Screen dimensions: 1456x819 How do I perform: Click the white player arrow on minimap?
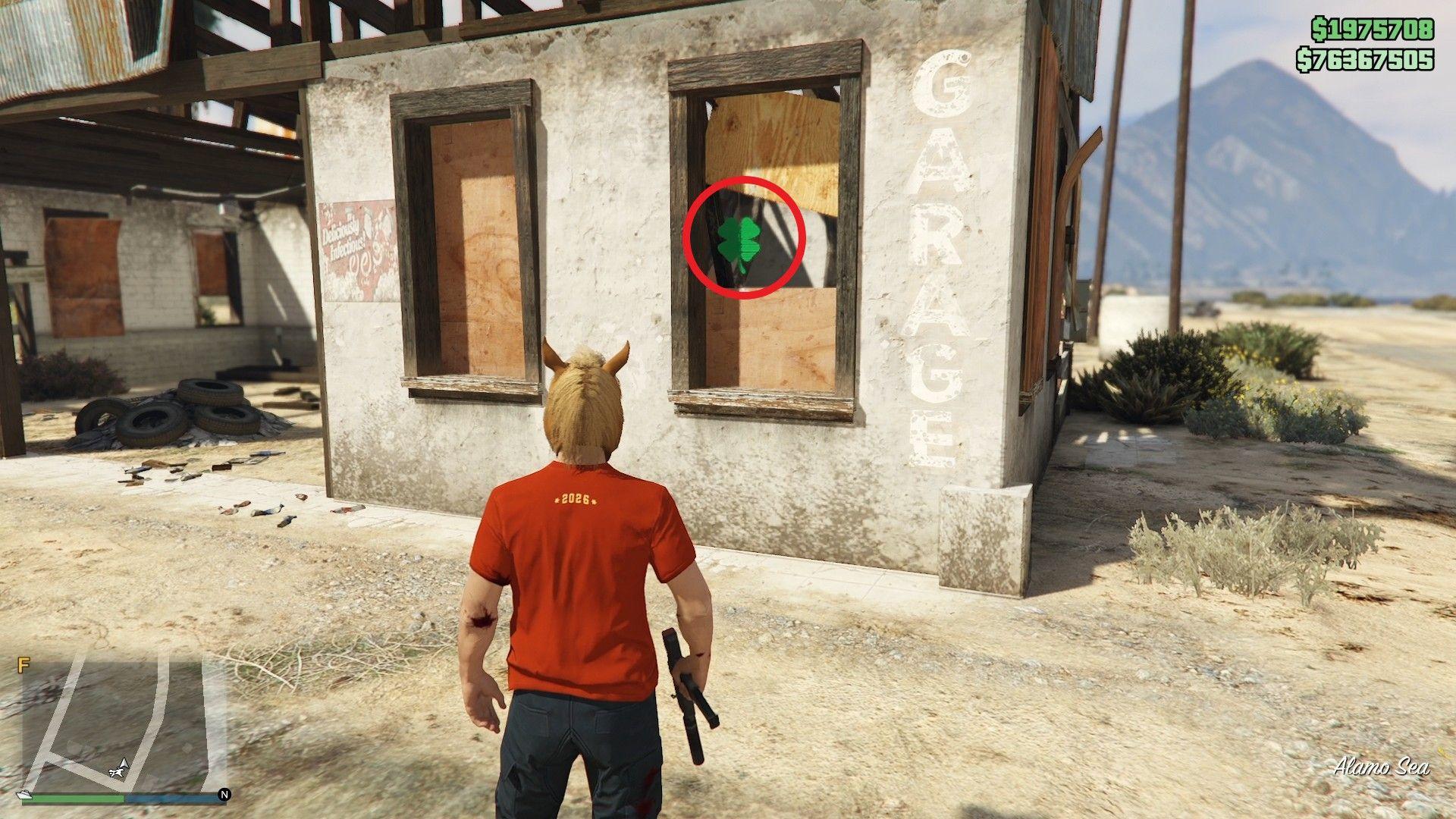(x=120, y=765)
